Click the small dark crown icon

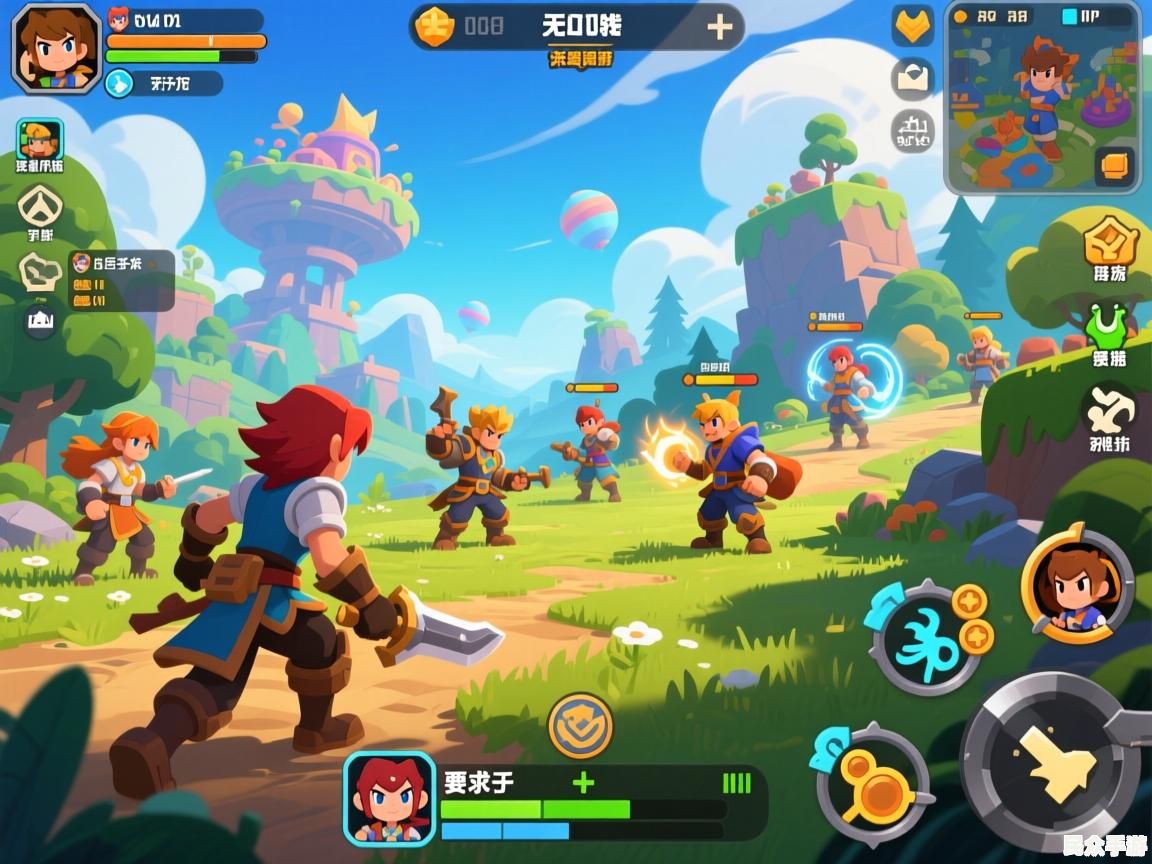40,321
